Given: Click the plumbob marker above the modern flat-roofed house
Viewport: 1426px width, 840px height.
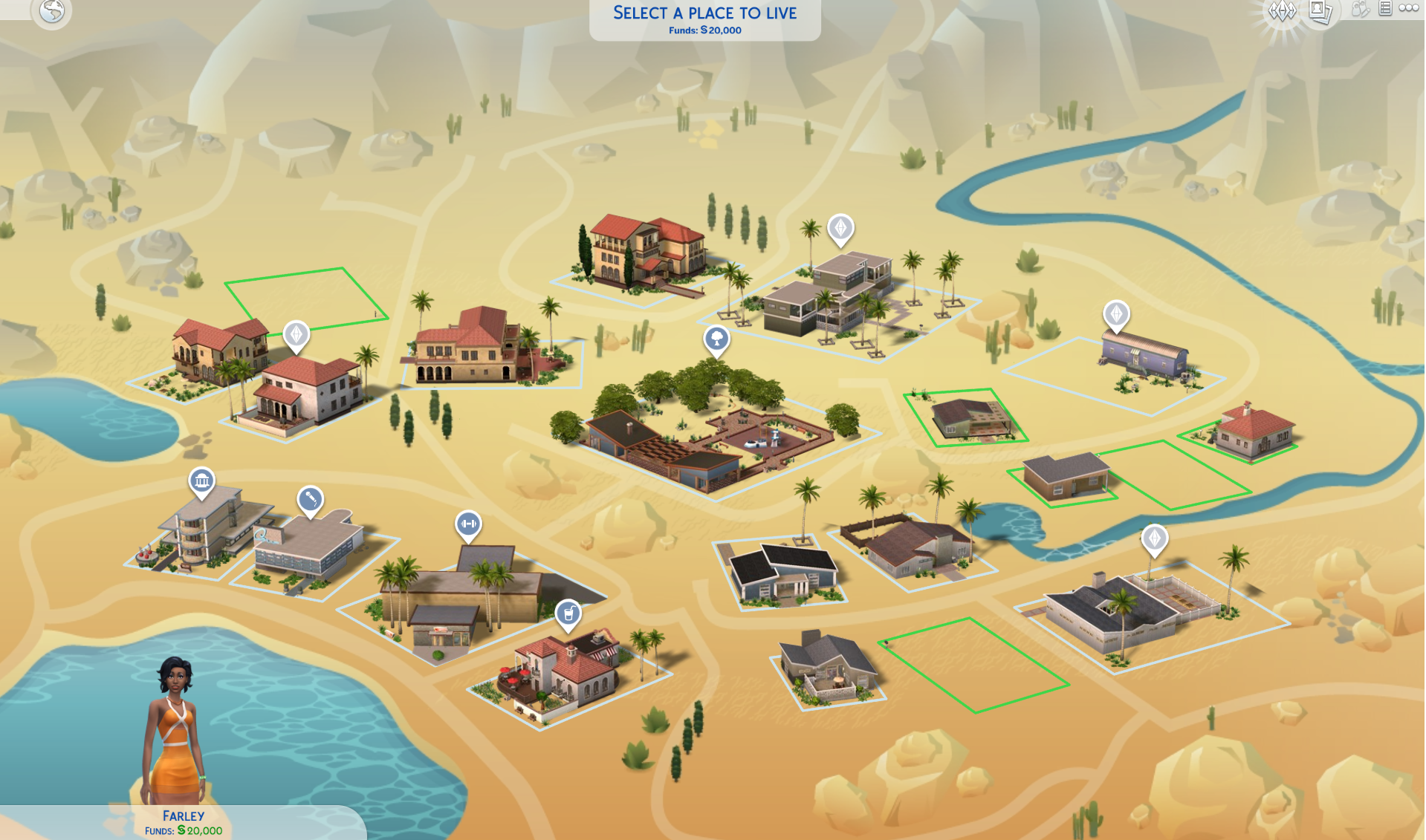Looking at the screenshot, I should 840,228.
